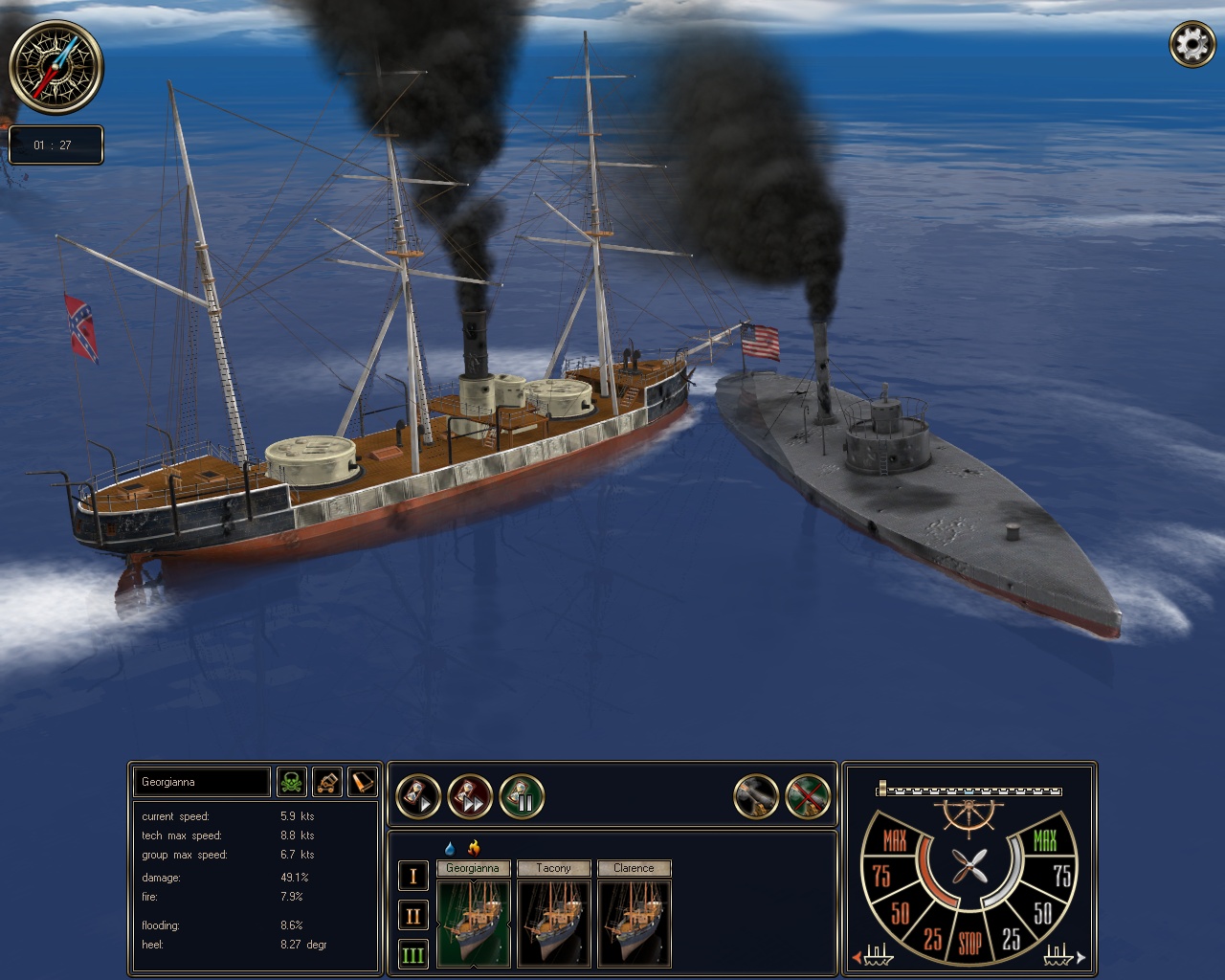Toggle the pause hourglass control
Screen dimensions: 1225x980
(521, 797)
